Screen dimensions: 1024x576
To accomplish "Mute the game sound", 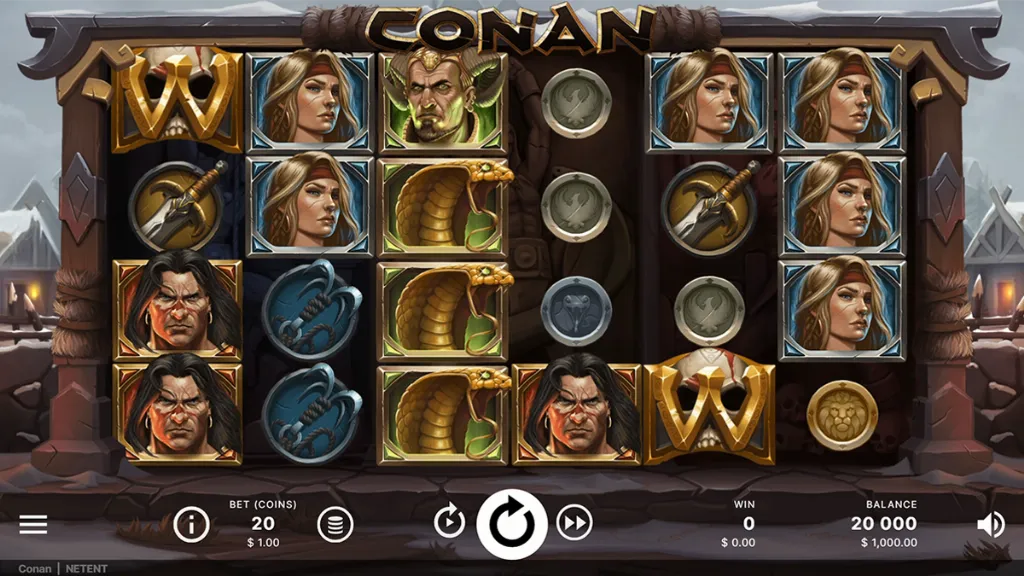I will coord(990,524).
